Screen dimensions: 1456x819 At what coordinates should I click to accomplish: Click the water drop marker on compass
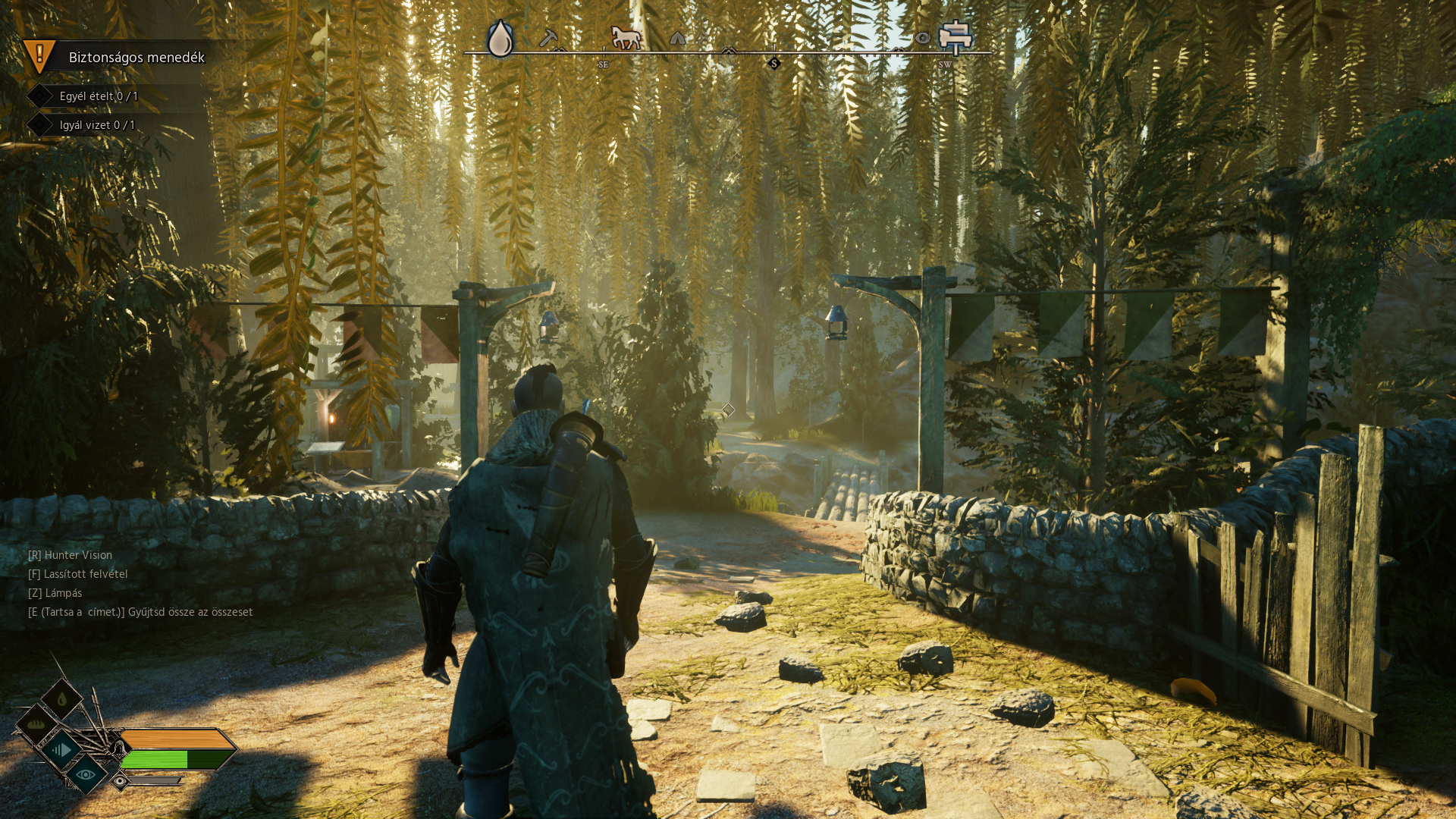click(500, 38)
